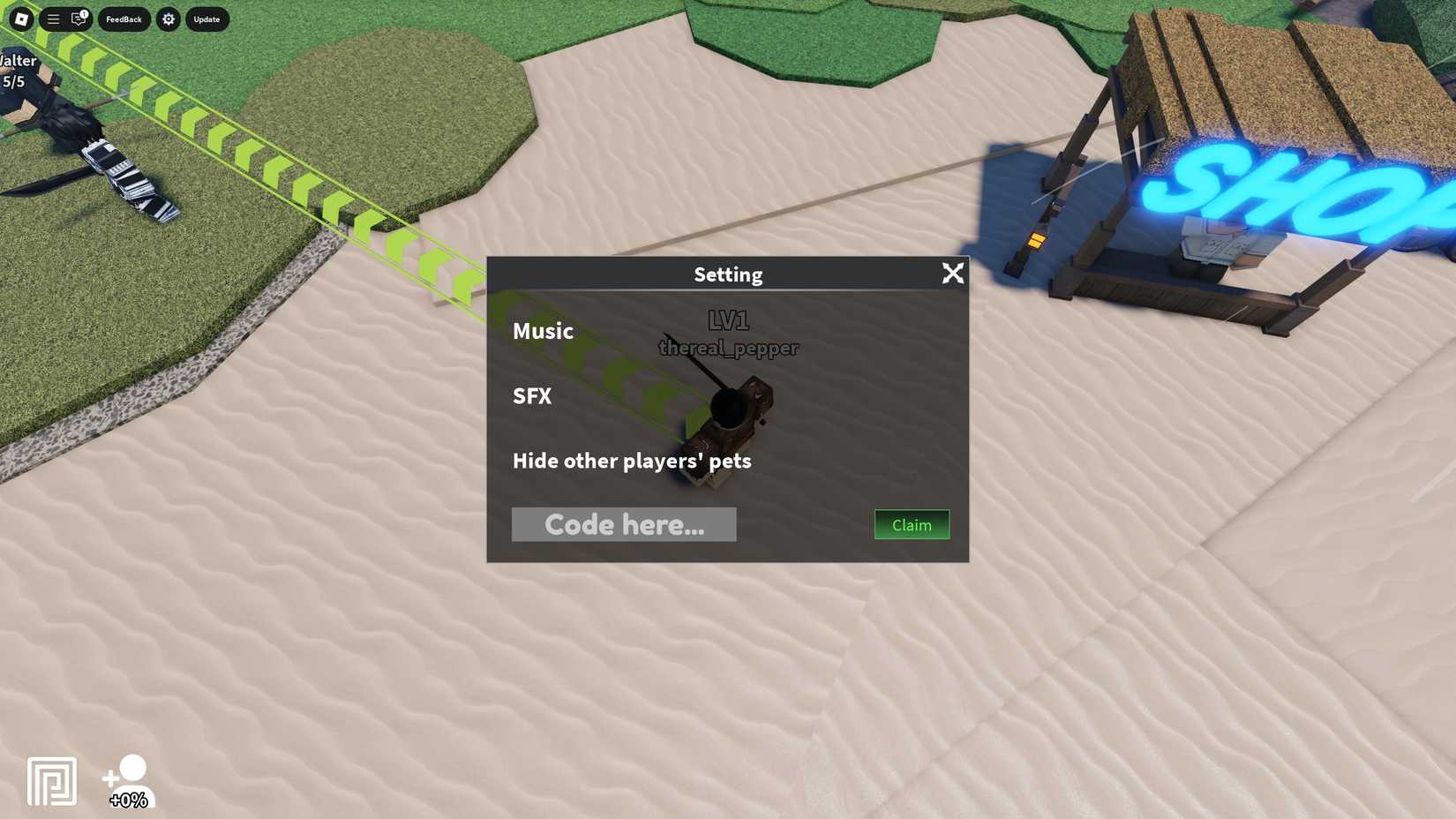Click Walter's 5/5 nameplate

18,70
